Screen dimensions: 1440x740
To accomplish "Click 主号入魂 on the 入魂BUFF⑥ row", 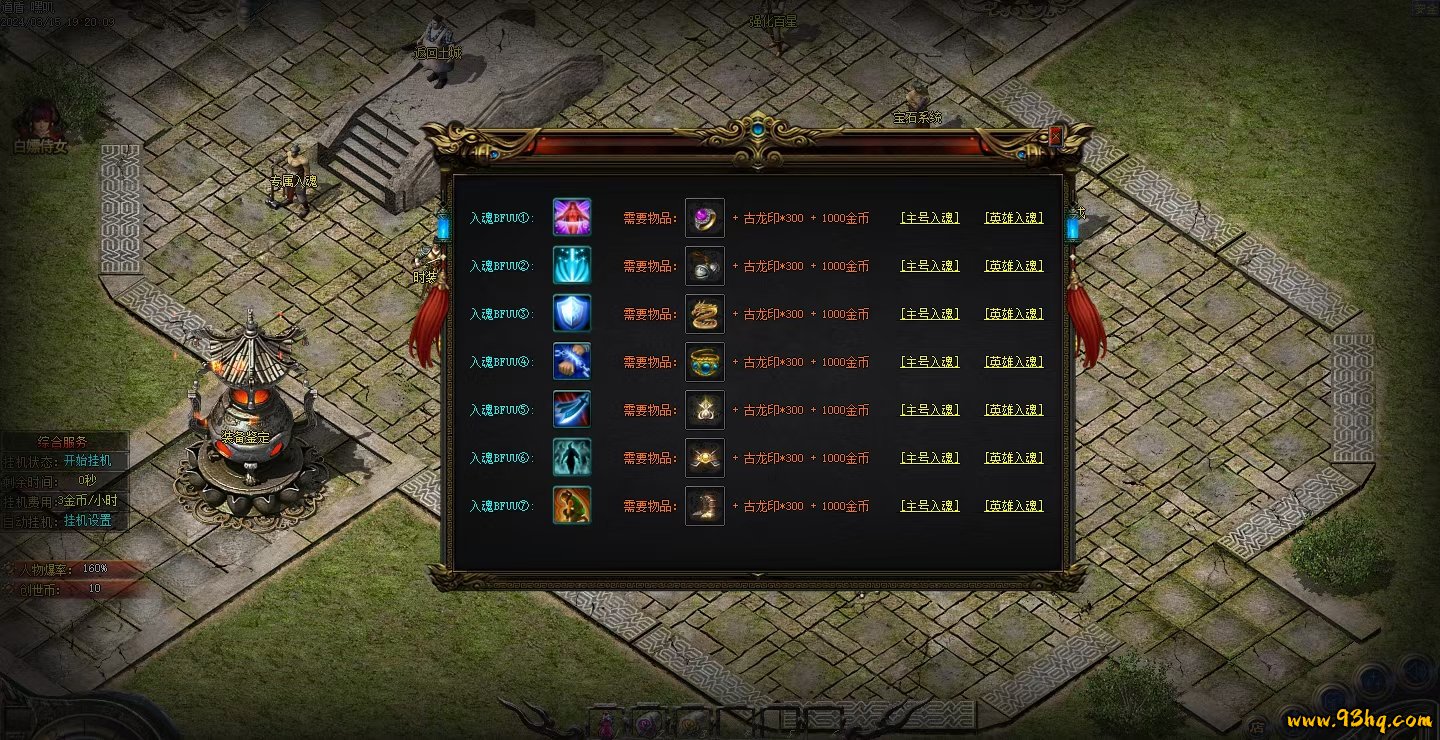I will (930, 458).
